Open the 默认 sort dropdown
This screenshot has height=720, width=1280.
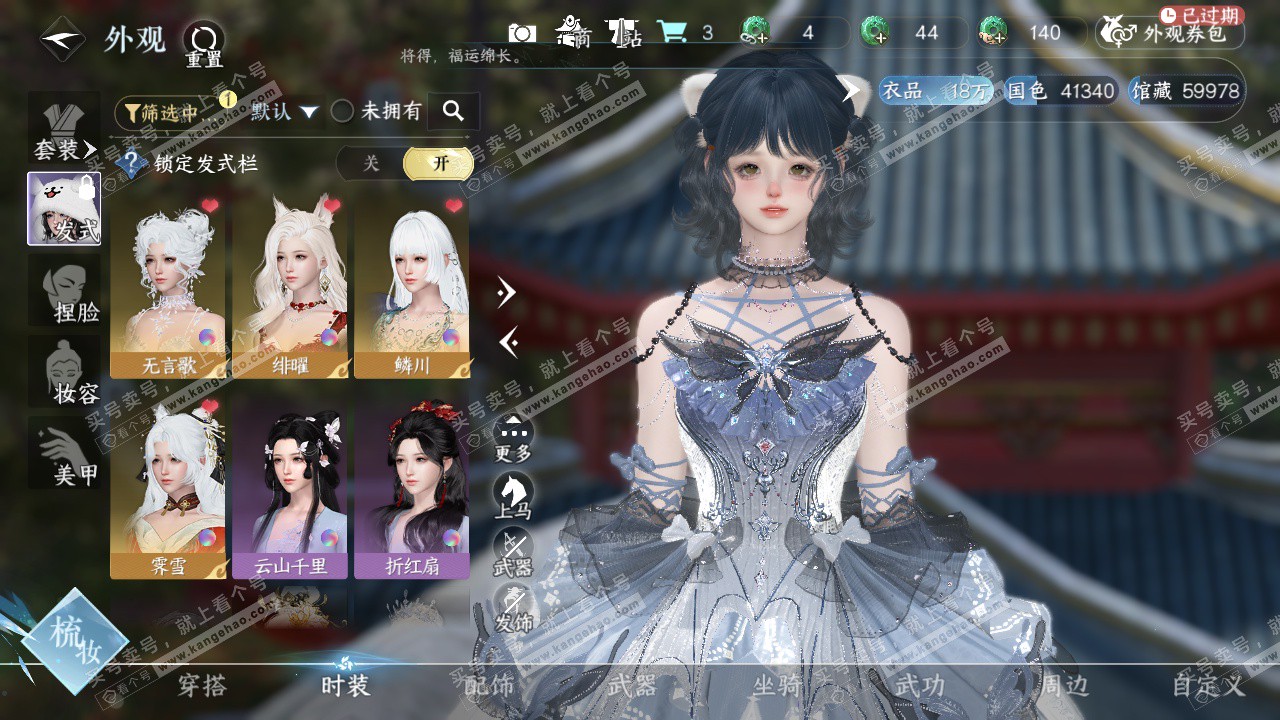coord(284,112)
